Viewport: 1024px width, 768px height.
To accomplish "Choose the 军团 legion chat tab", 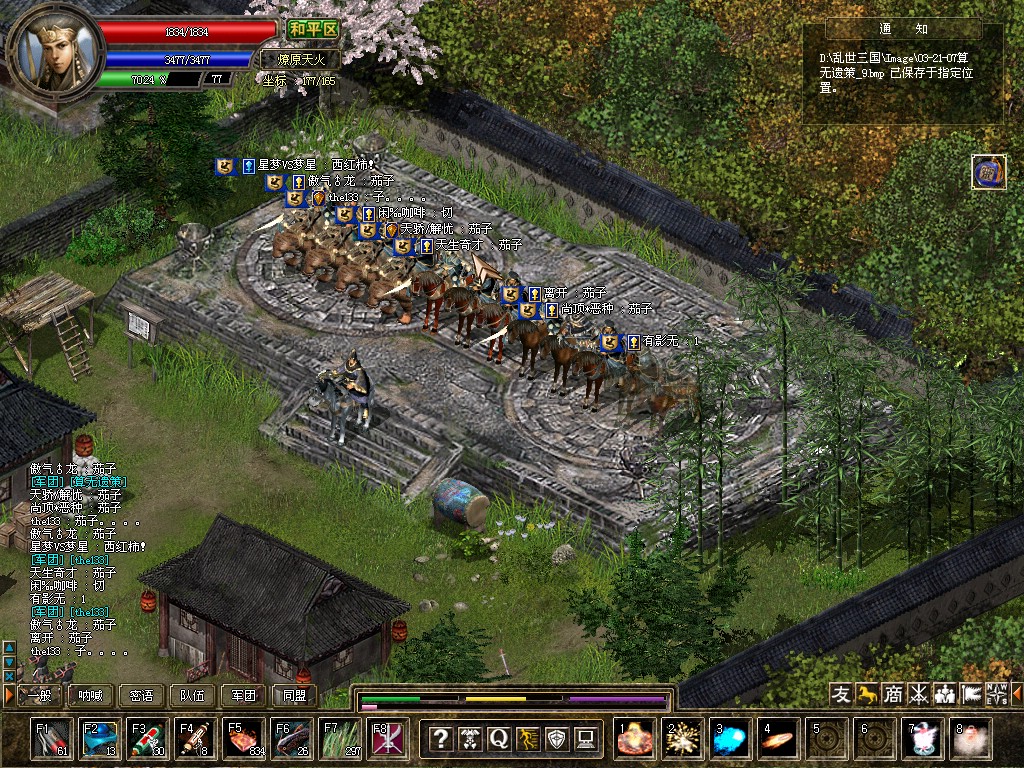I will (x=244, y=695).
